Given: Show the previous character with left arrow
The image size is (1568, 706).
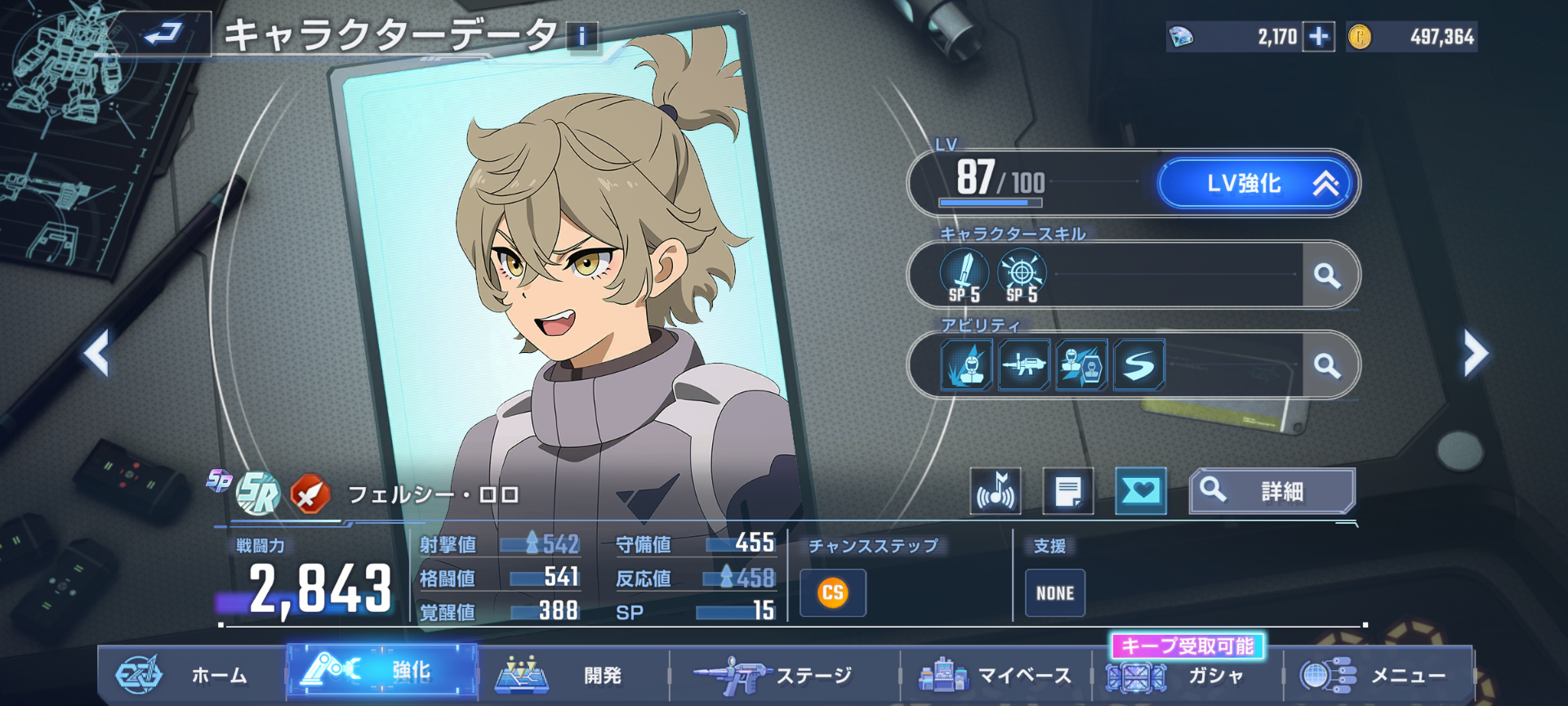Looking at the screenshot, I should 97,353.
